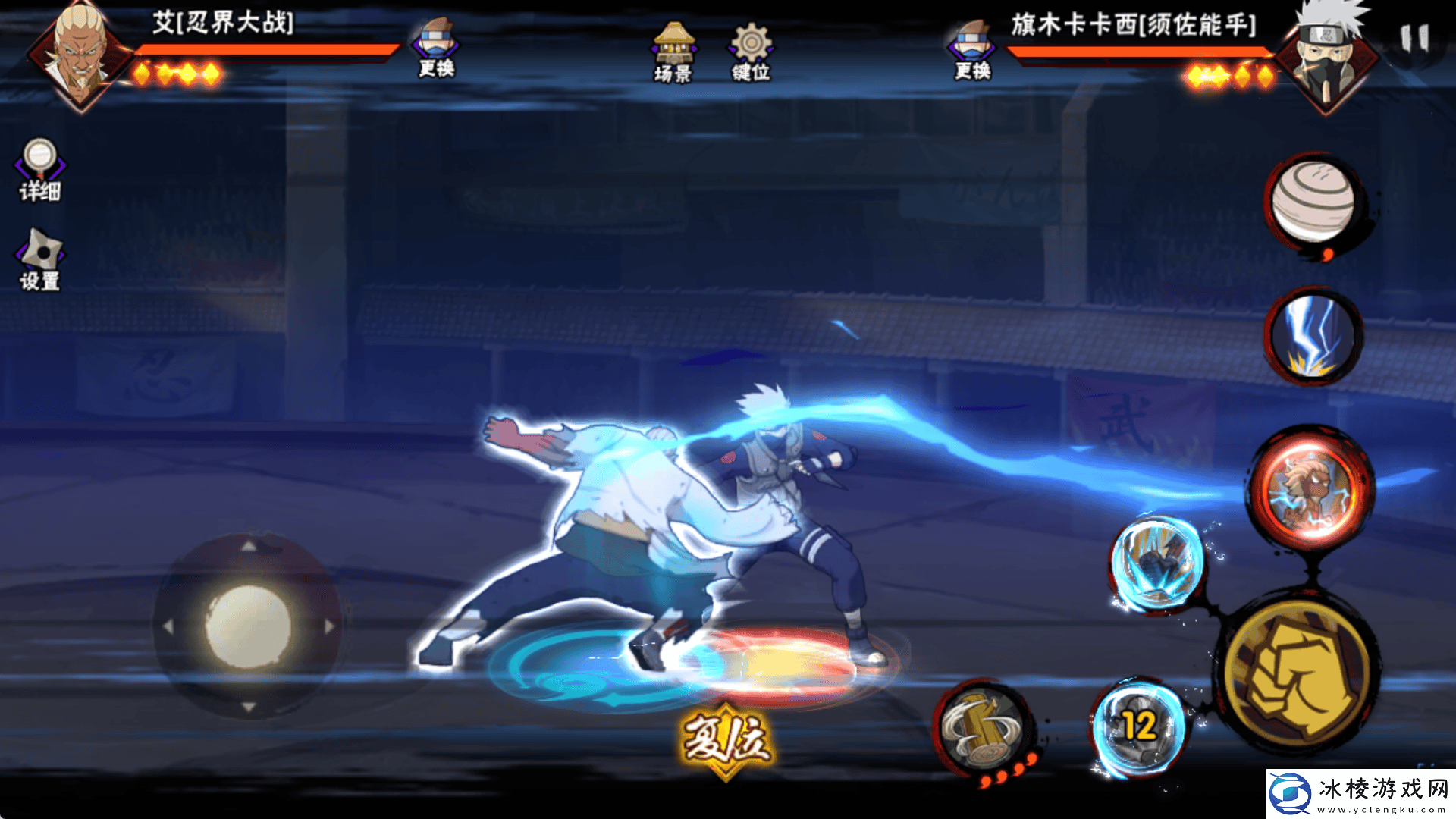Change the right fighter with 更换
Viewport: 1456px width, 819px height.
[x=973, y=50]
